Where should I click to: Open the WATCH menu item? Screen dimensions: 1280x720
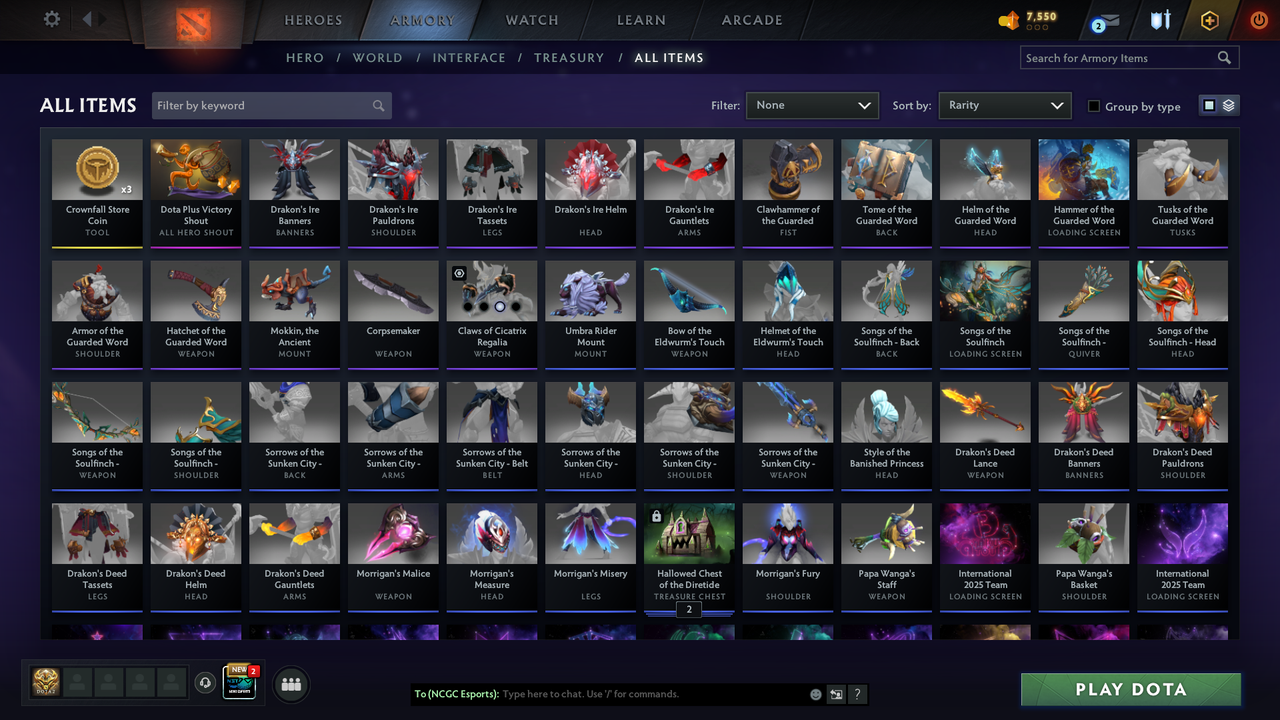click(x=531, y=20)
